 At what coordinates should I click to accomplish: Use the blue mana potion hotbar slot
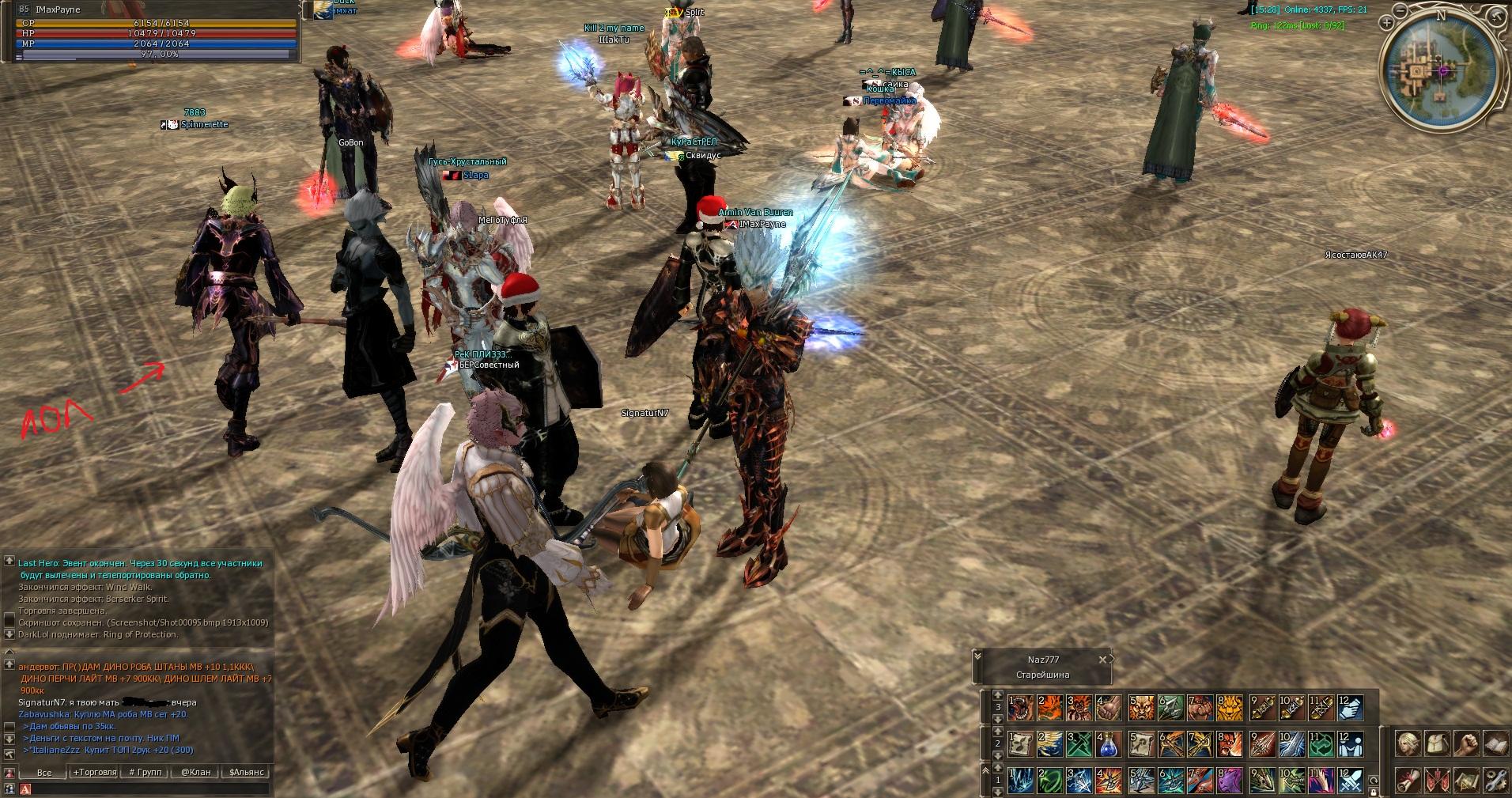(x=1109, y=744)
